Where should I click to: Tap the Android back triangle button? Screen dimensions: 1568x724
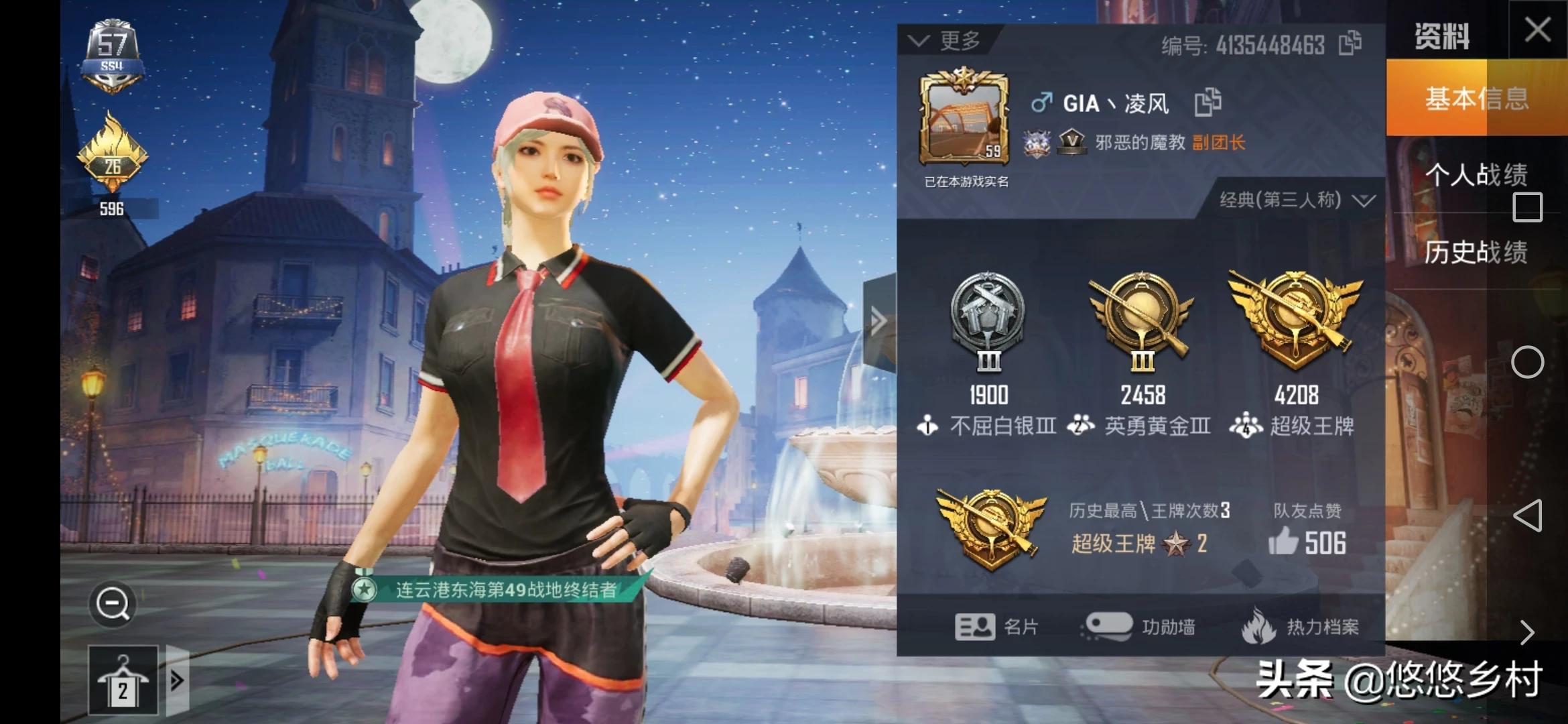click(1527, 516)
